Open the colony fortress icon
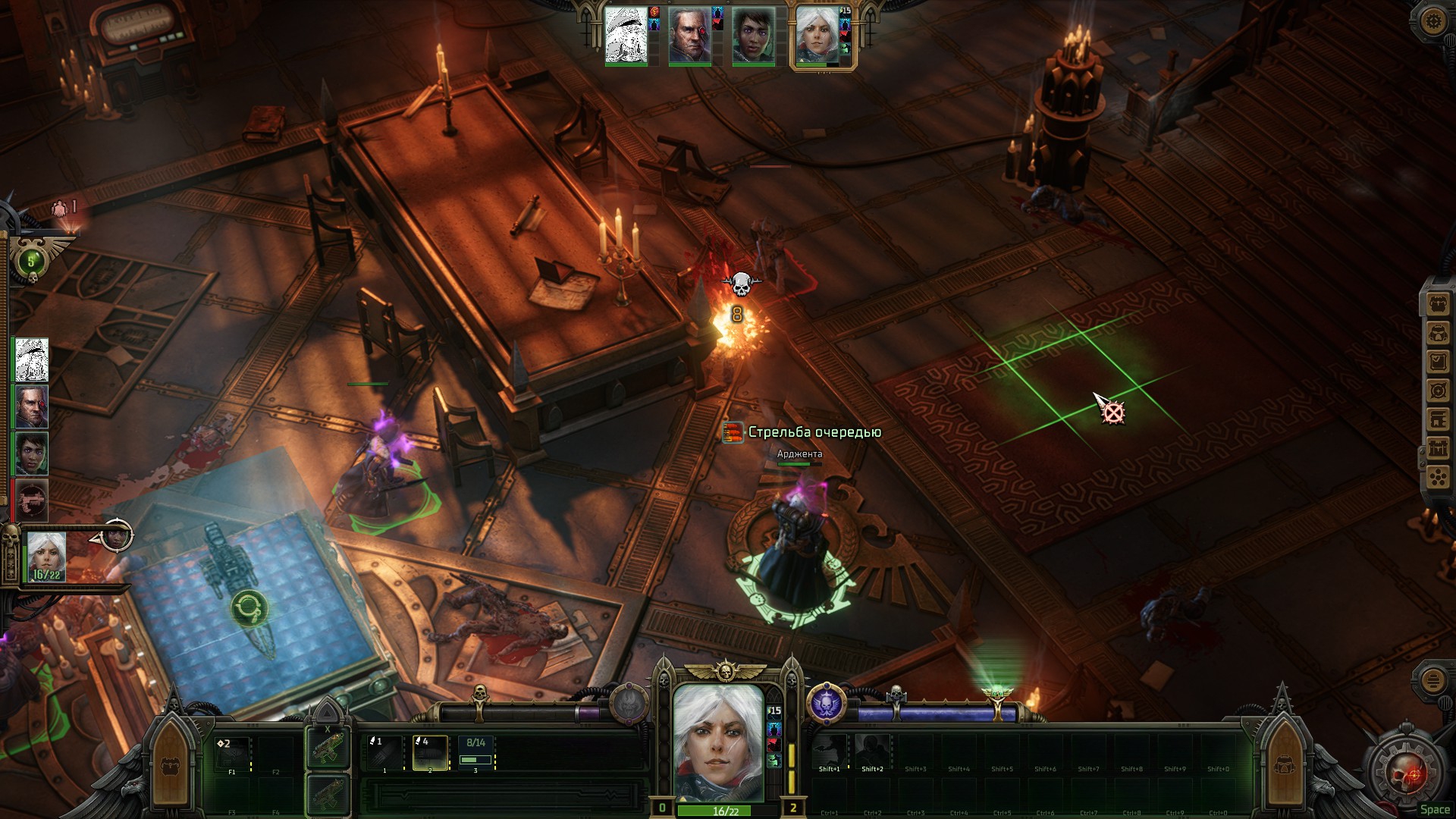This screenshot has height=819, width=1456. (1438, 448)
